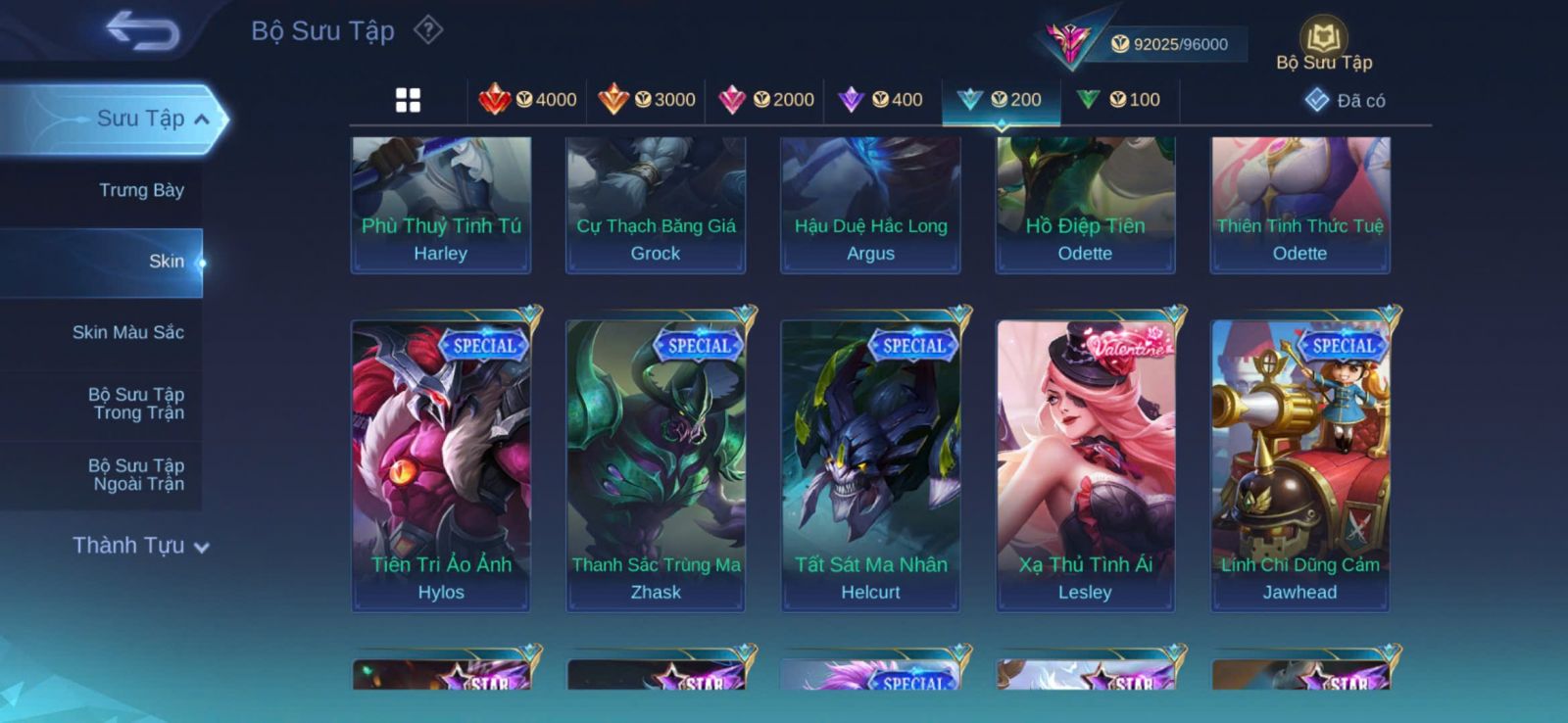Screen dimensions: 1568x723
Task: Toggle the Đã có owned filter
Action: 1345,101
